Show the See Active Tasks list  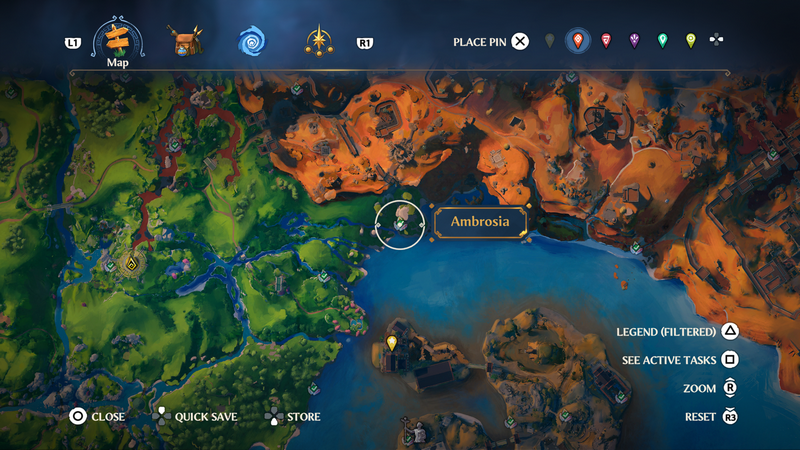[x=730, y=360]
